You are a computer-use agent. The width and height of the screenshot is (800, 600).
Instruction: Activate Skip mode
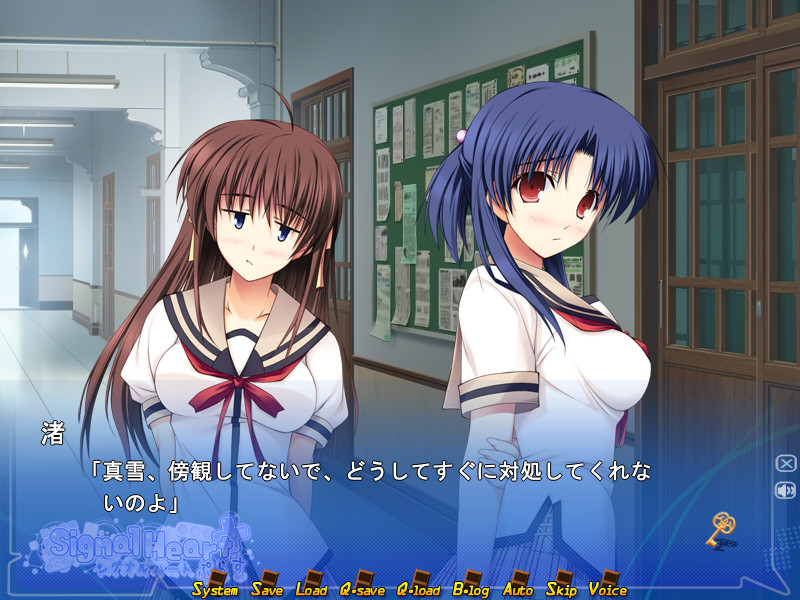tap(561, 589)
